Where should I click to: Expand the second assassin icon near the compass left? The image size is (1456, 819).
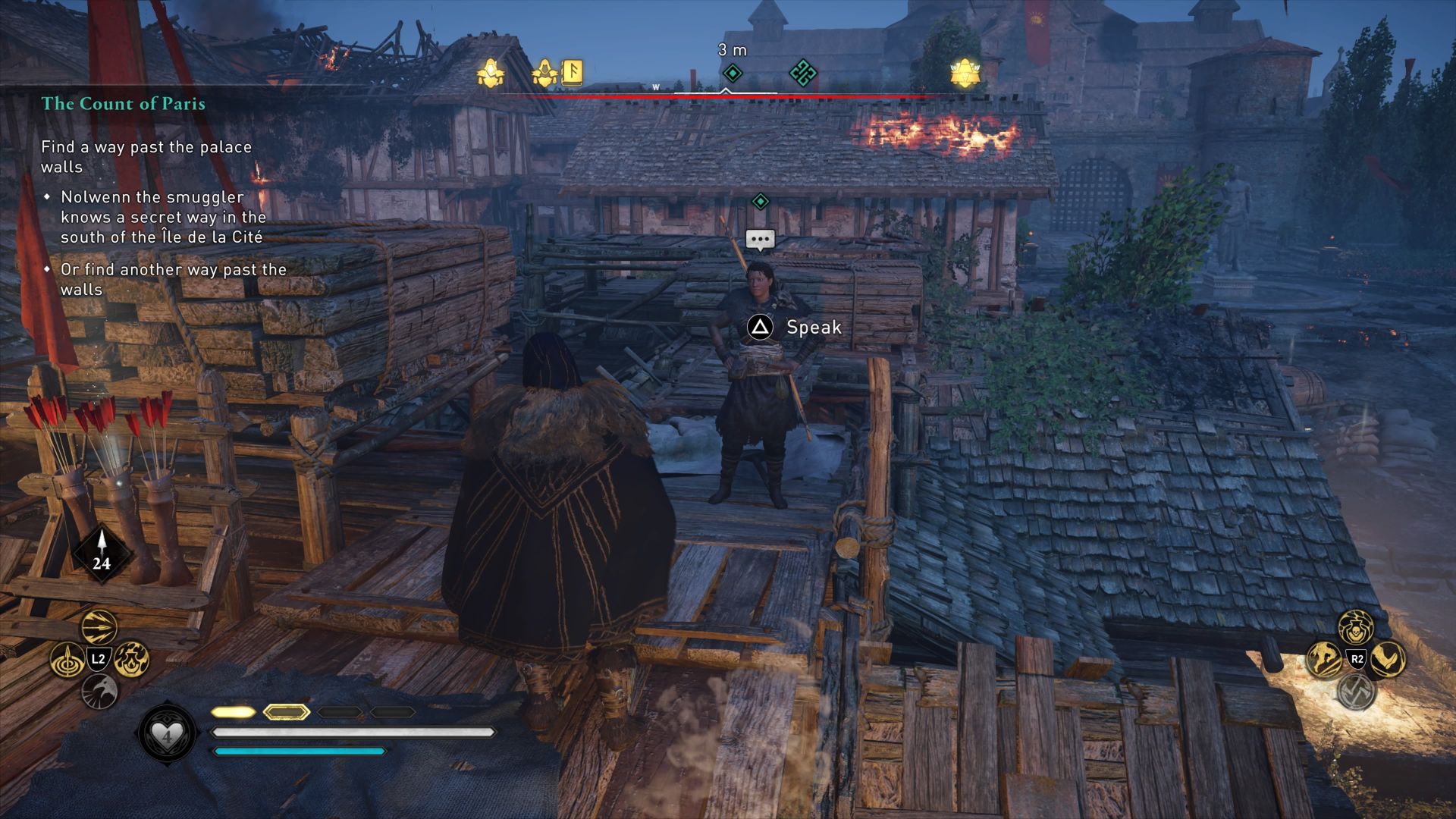[x=544, y=73]
